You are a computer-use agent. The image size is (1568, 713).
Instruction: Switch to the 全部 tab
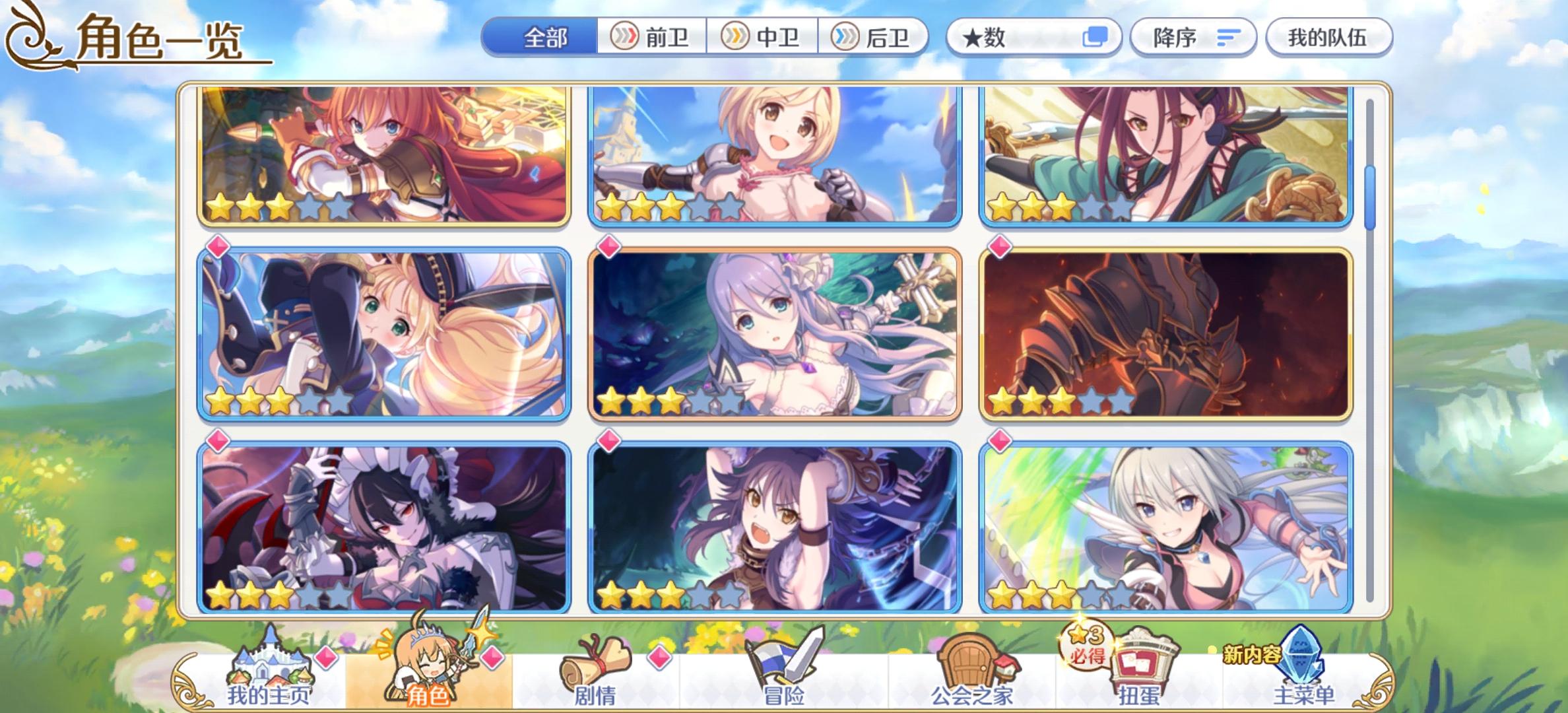coord(544,38)
